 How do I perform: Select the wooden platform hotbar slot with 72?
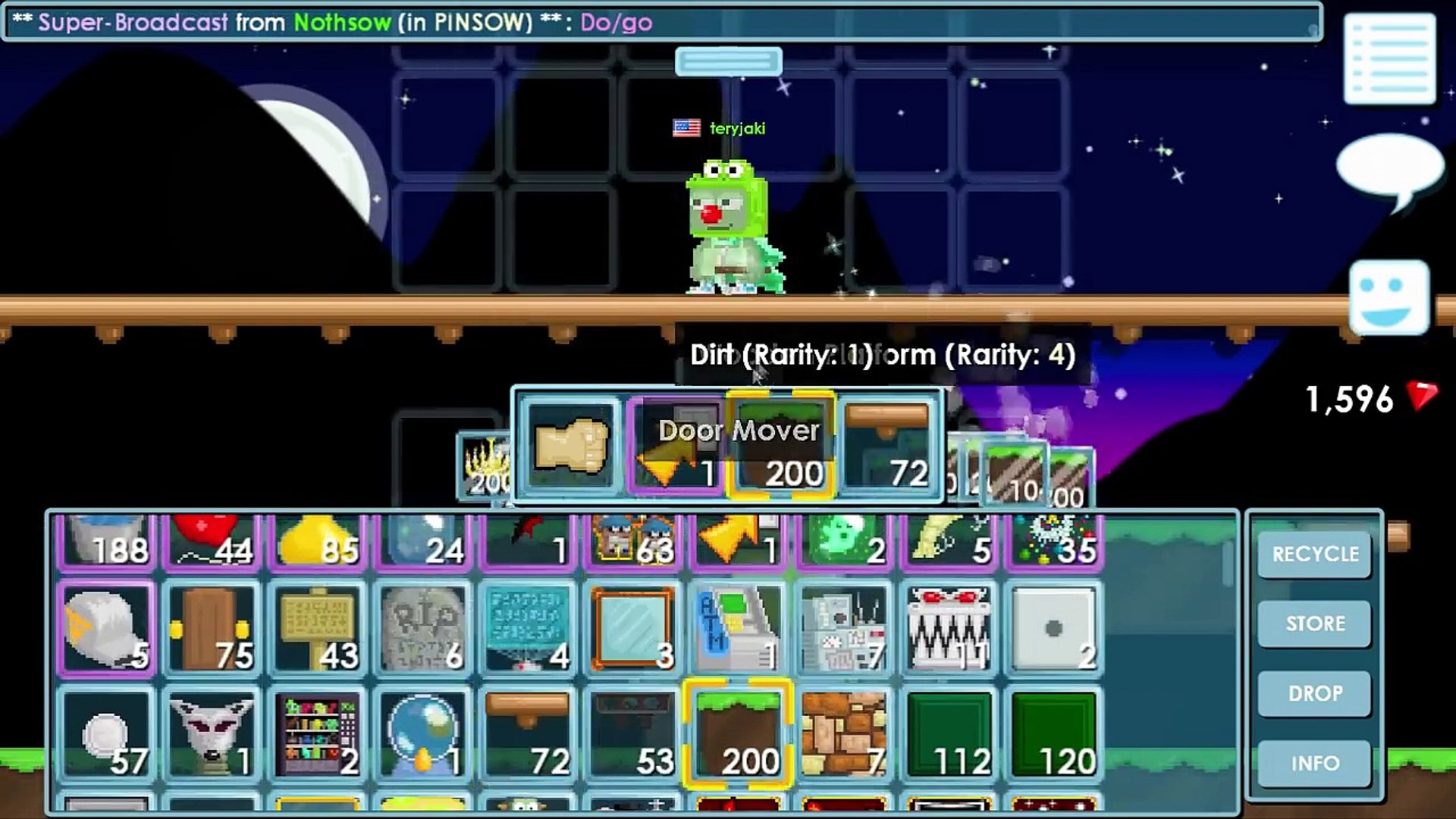point(887,446)
